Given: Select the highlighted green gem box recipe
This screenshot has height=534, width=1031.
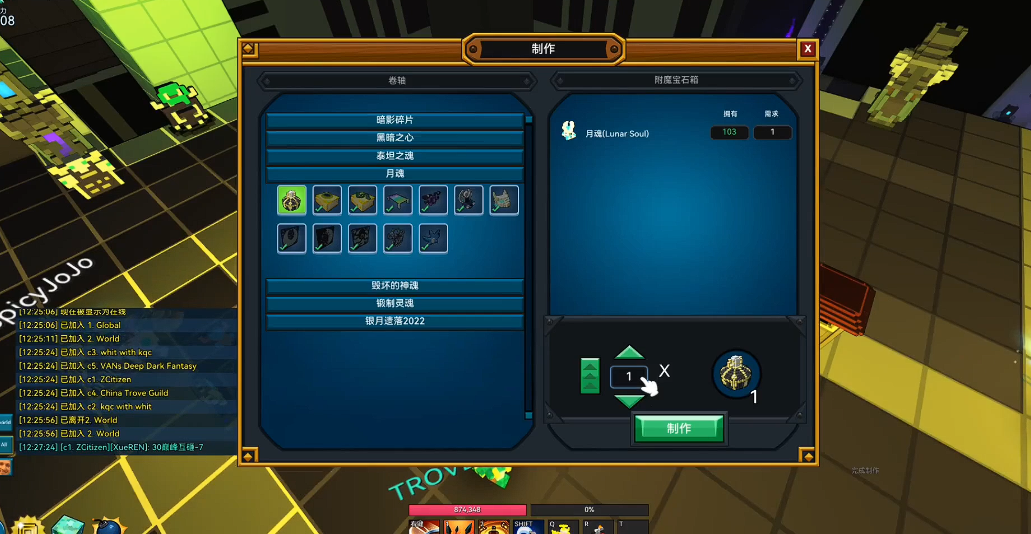Looking at the screenshot, I should point(292,200).
